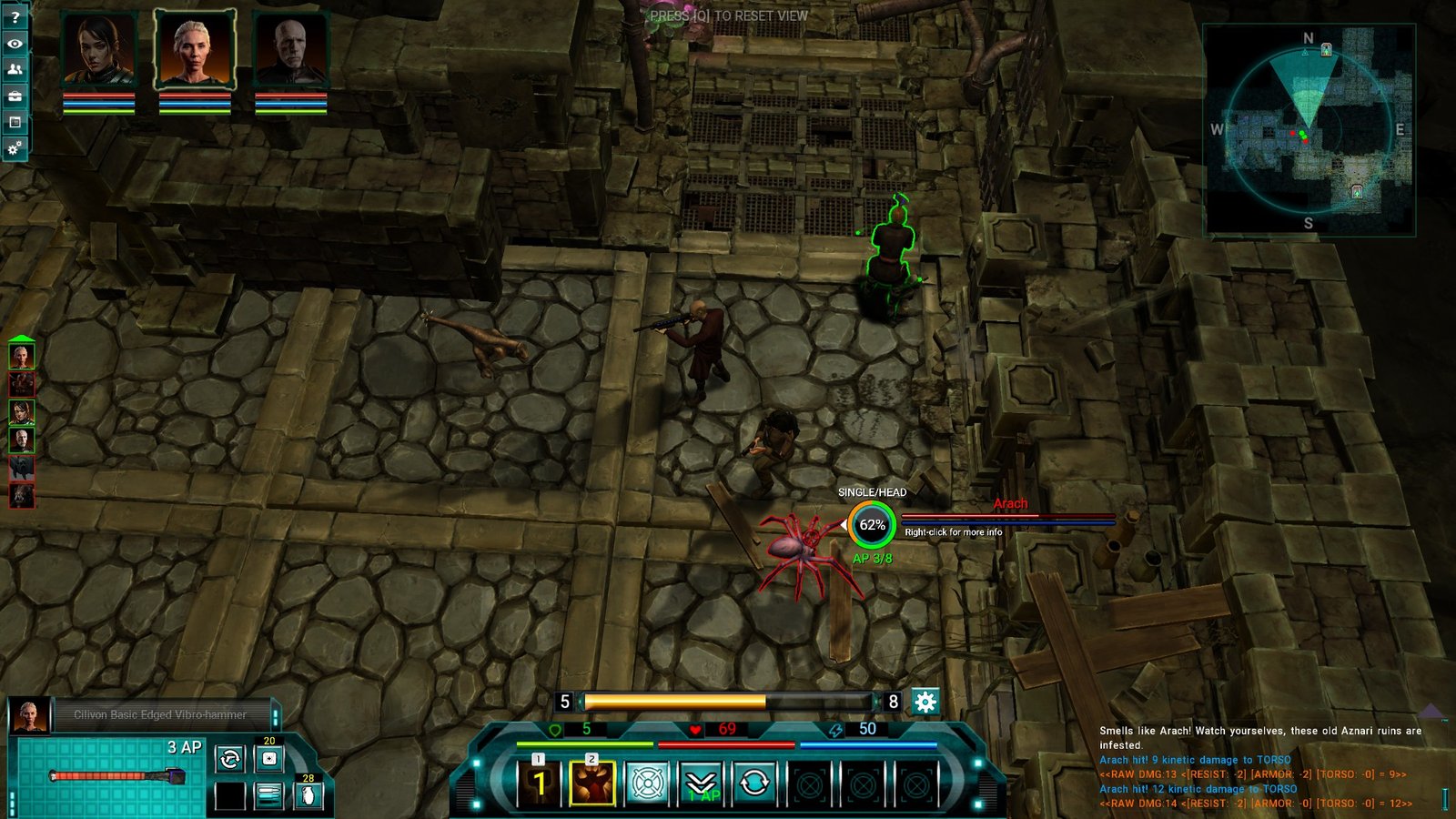Activate hotbar ability number 1
Image resolution: width=1456 pixels, height=819 pixels.
pyautogui.click(x=539, y=783)
